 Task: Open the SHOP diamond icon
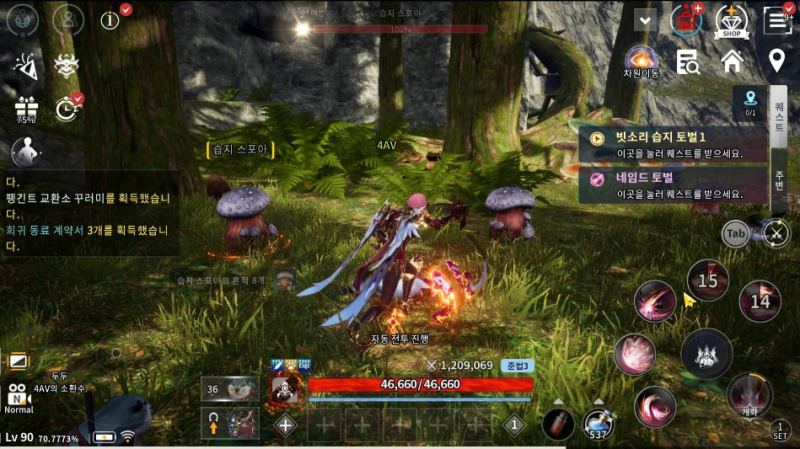732,20
